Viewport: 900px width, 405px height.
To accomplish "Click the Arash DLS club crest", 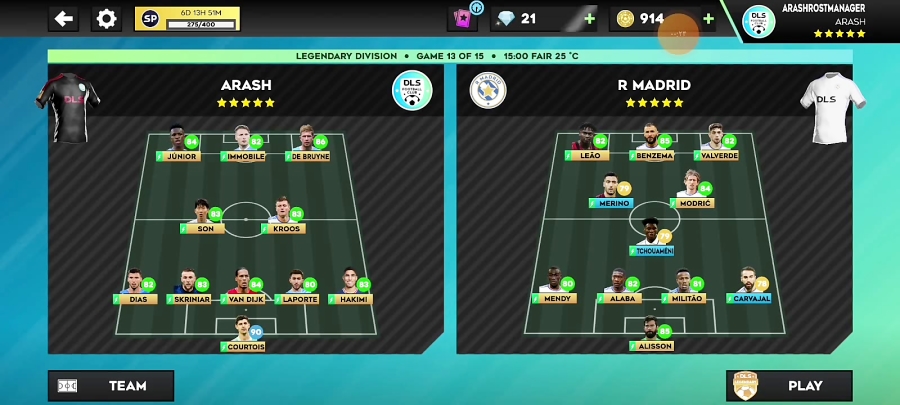I will tap(411, 91).
